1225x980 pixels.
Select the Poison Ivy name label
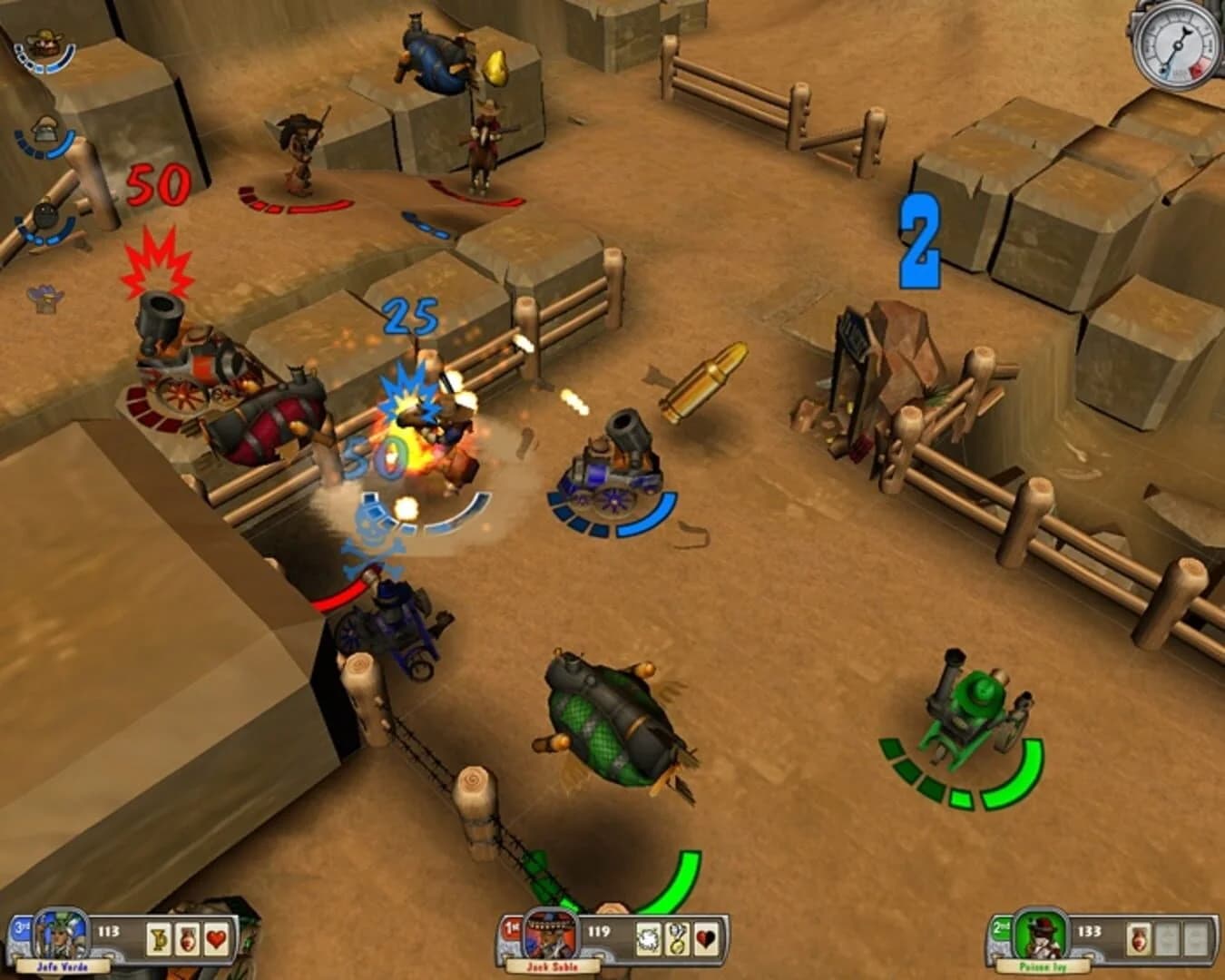click(1044, 966)
